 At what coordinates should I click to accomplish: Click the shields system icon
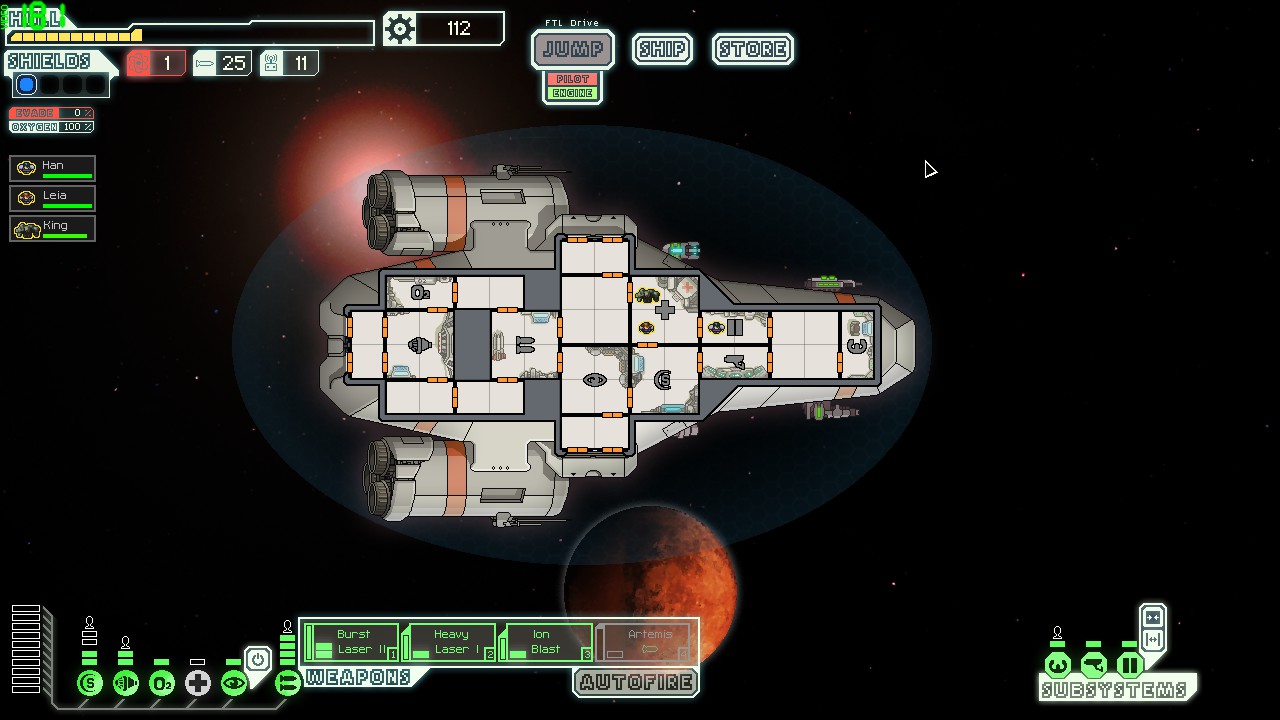pyautogui.click(x=90, y=684)
